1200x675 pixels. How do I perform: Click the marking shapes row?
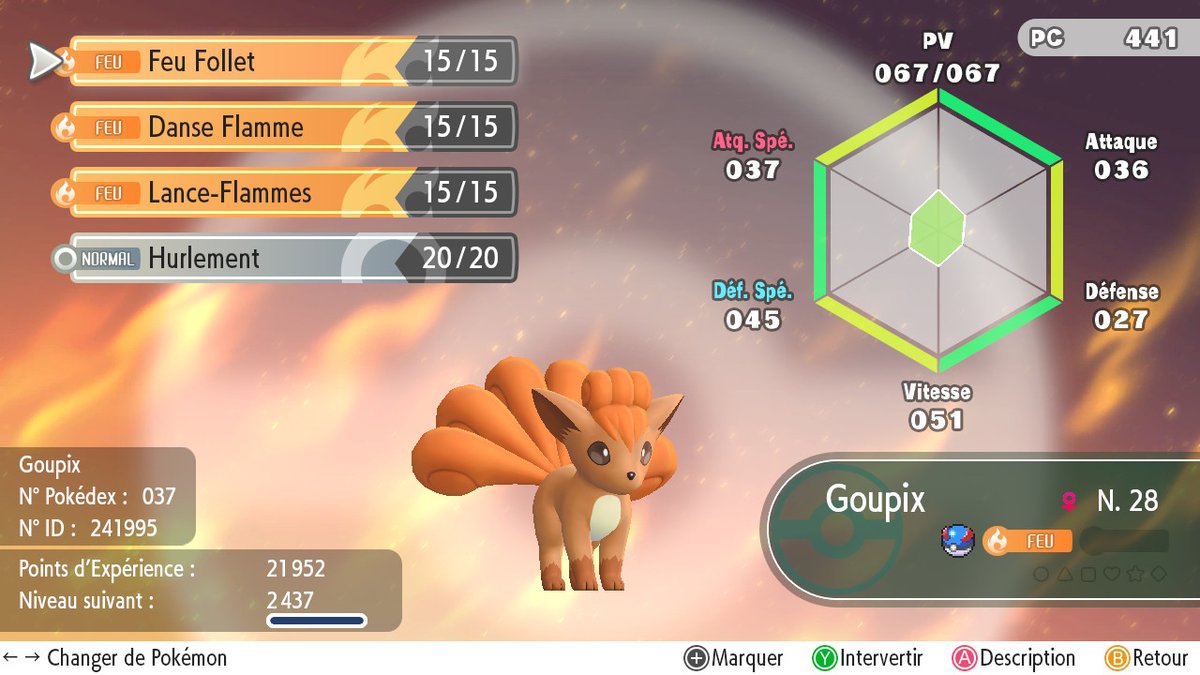[1099, 574]
